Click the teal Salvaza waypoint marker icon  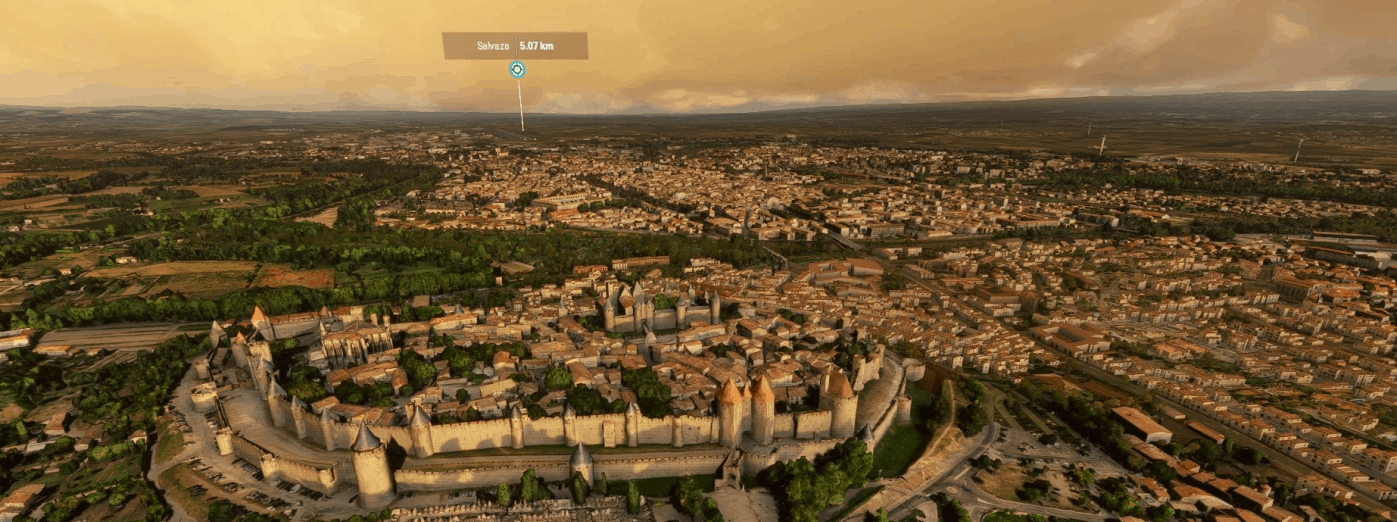point(517,70)
